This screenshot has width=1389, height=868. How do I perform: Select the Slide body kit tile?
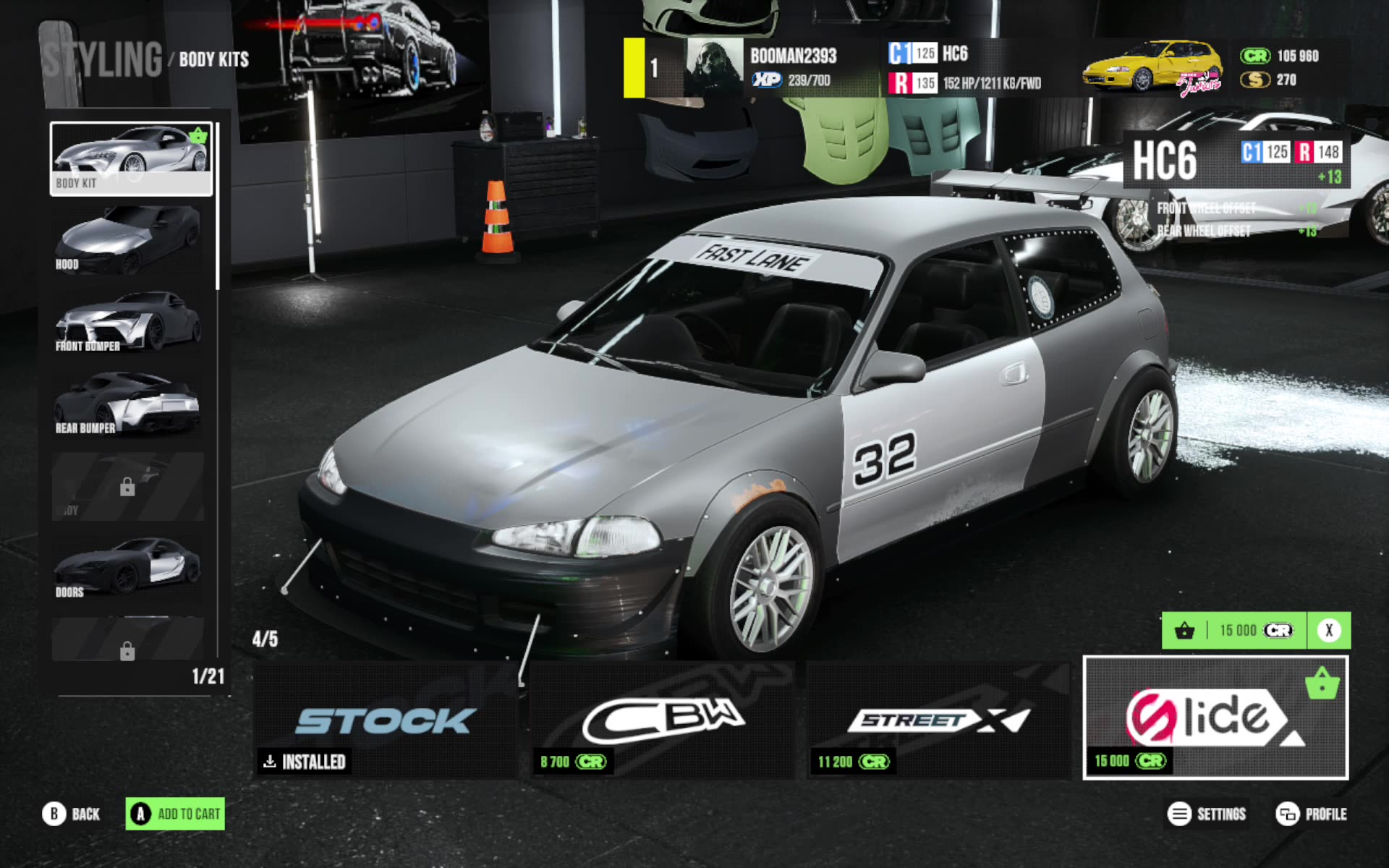[x=1215, y=718]
